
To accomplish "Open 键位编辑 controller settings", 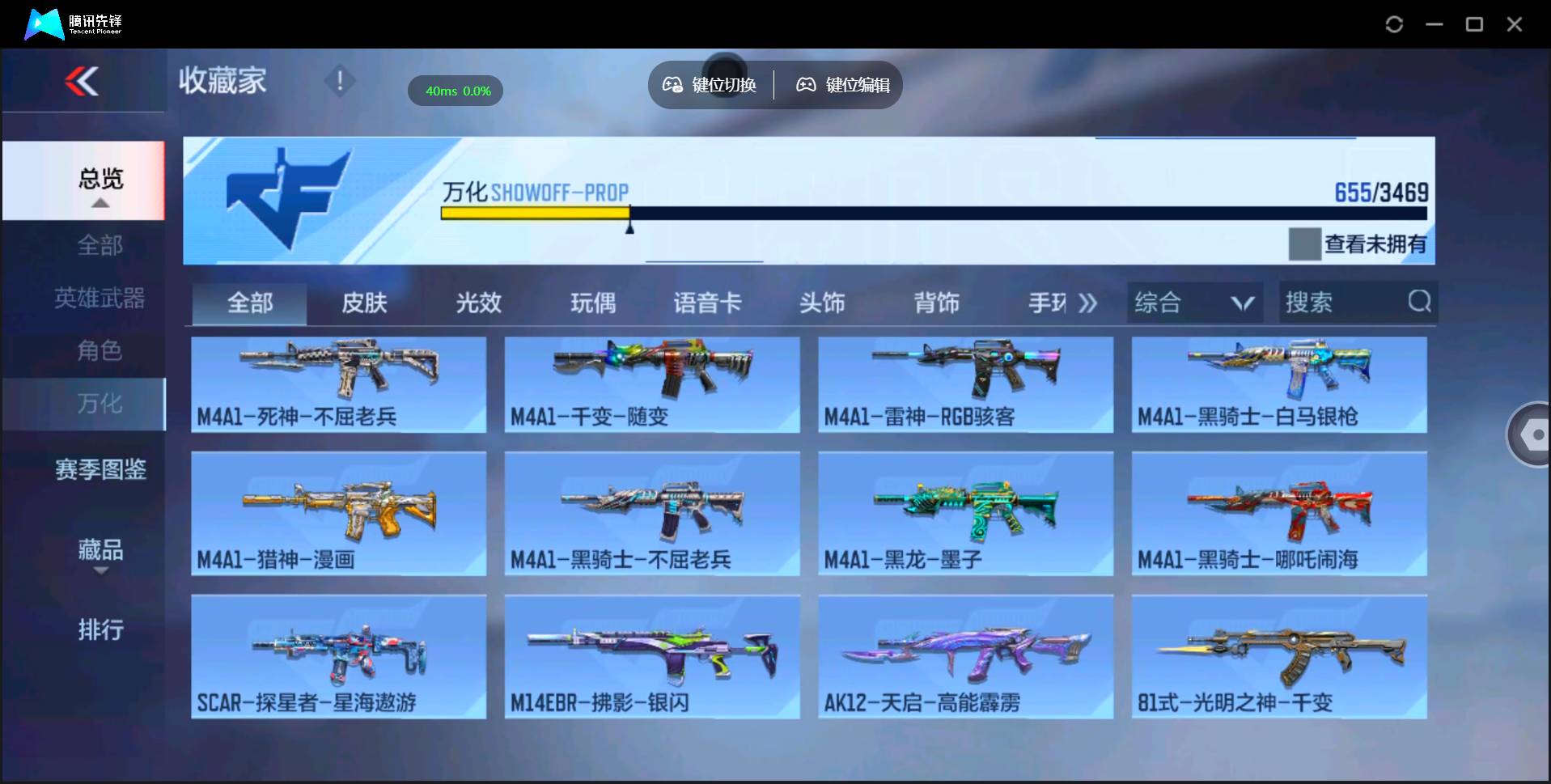I will tap(806, 84).
